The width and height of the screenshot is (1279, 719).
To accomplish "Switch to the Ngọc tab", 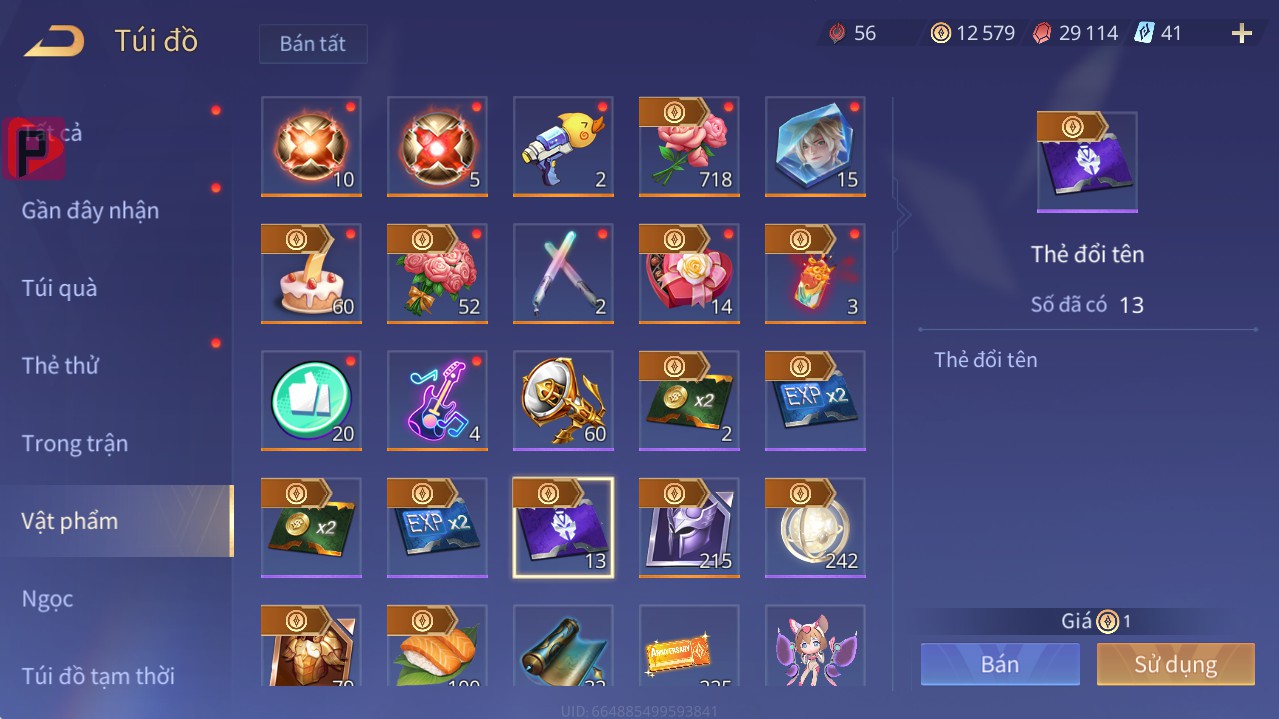I will tap(48, 599).
